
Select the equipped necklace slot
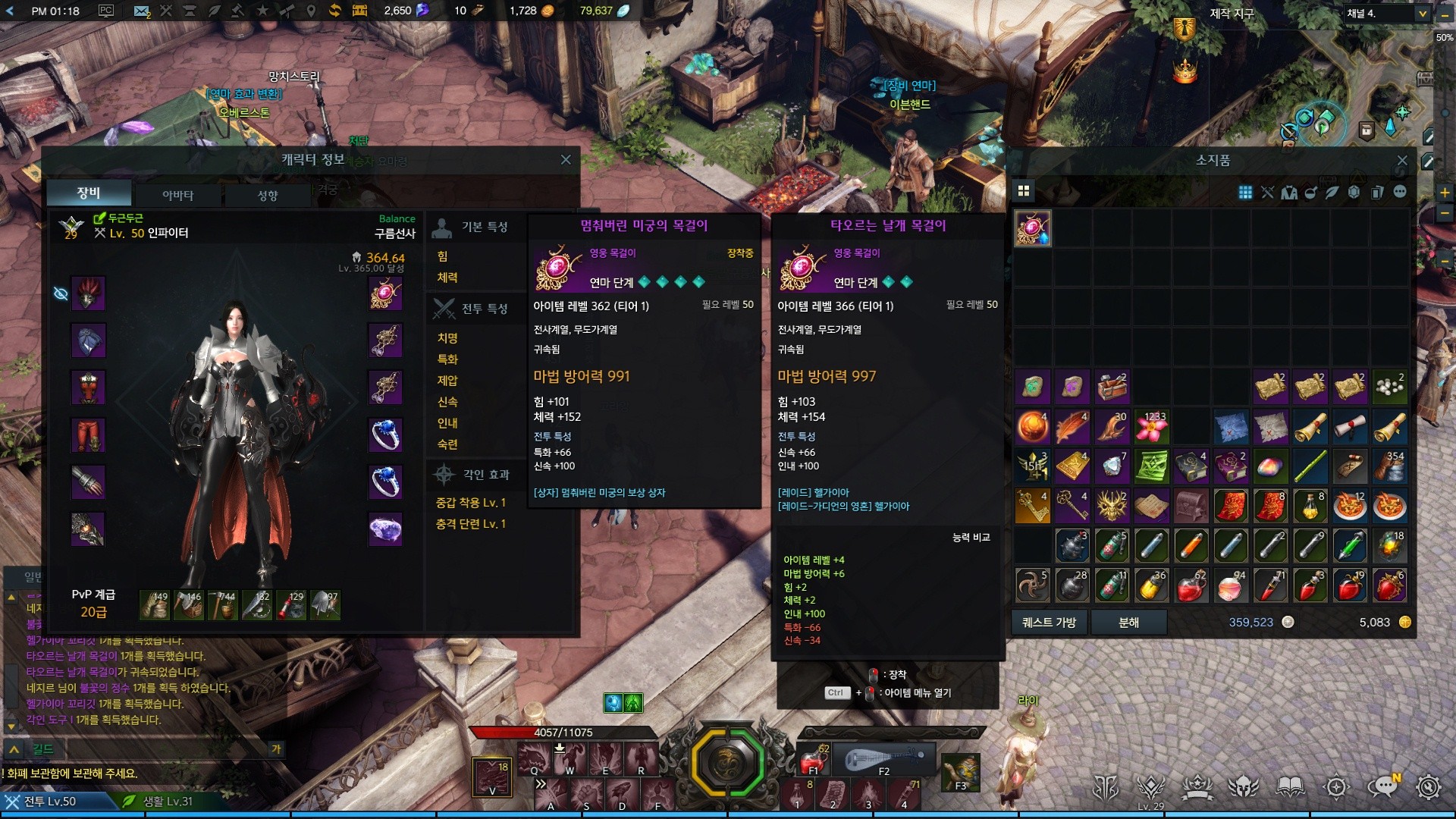(x=385, y=293)
